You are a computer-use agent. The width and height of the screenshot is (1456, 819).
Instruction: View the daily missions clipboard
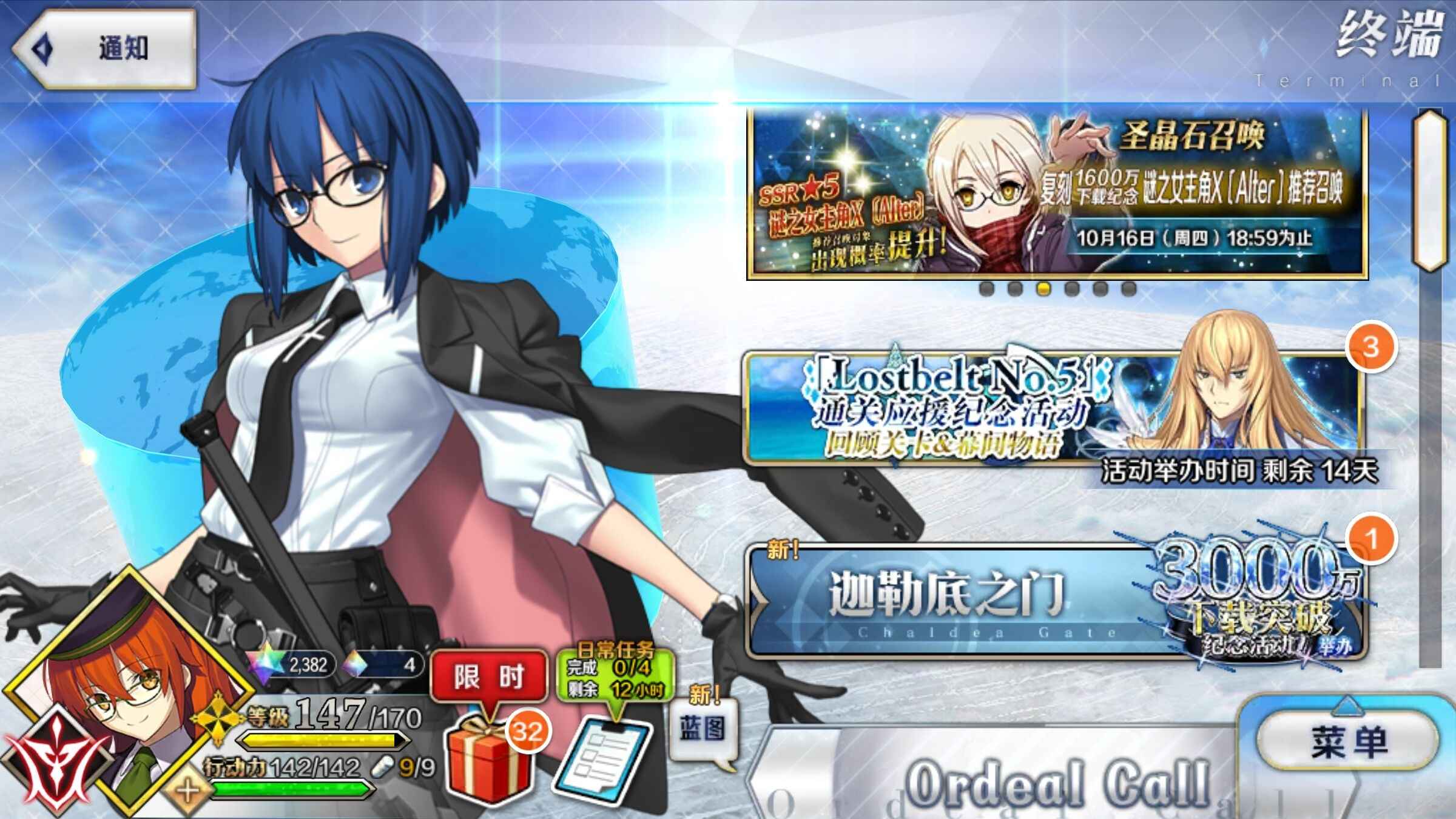coord(604,758)
